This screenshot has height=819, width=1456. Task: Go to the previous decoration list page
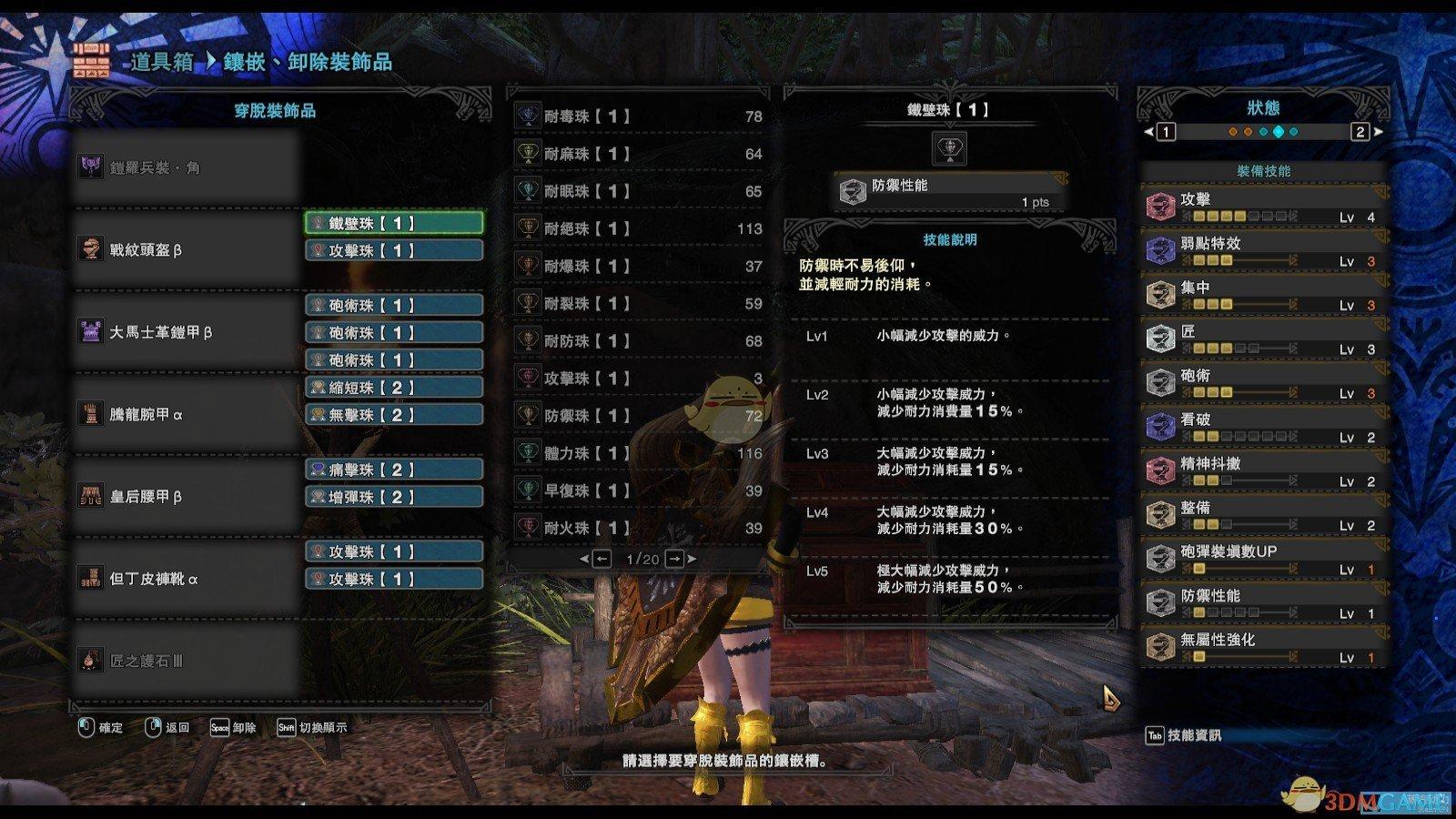tap(602, 559)
